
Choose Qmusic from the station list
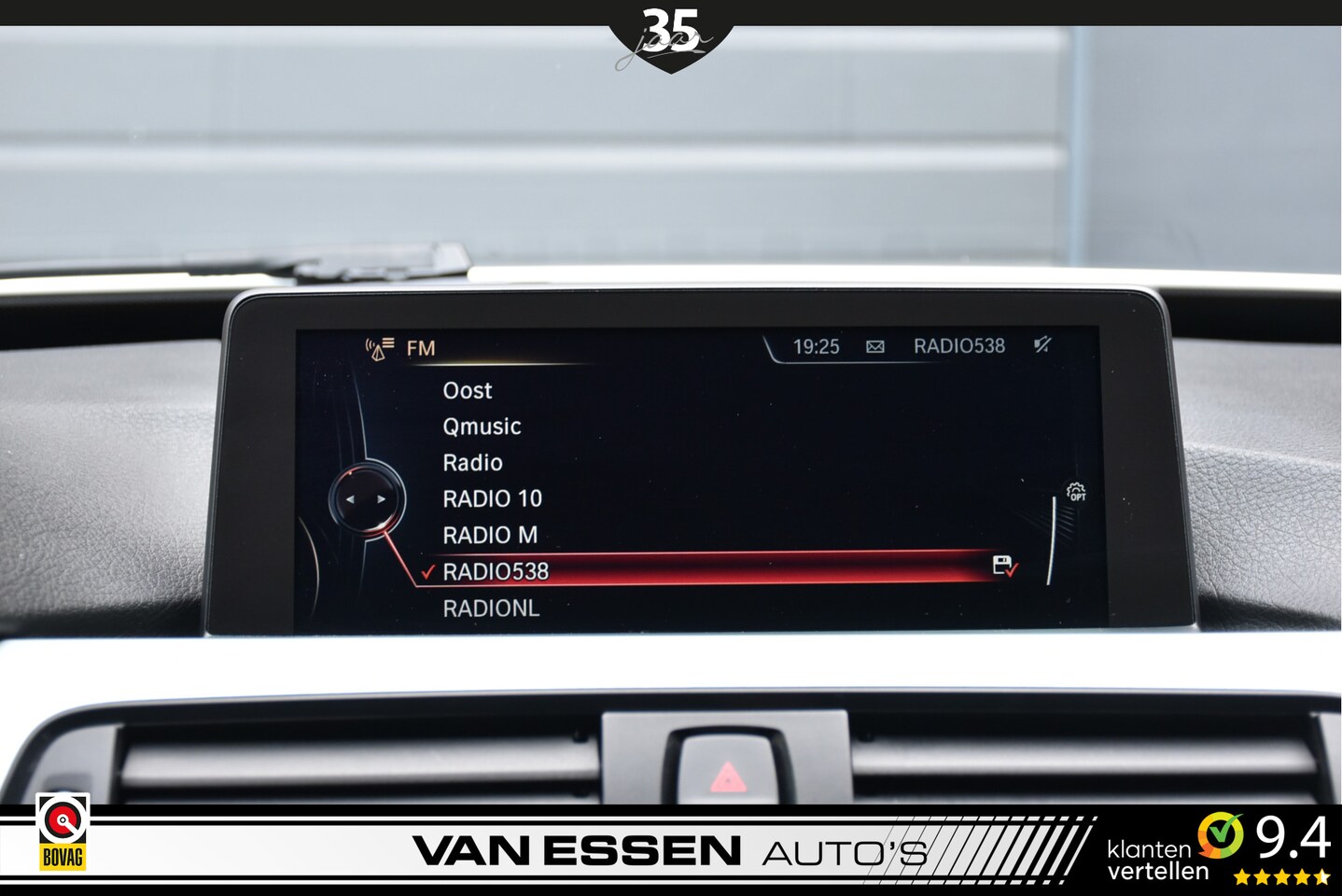pos(482,427)
